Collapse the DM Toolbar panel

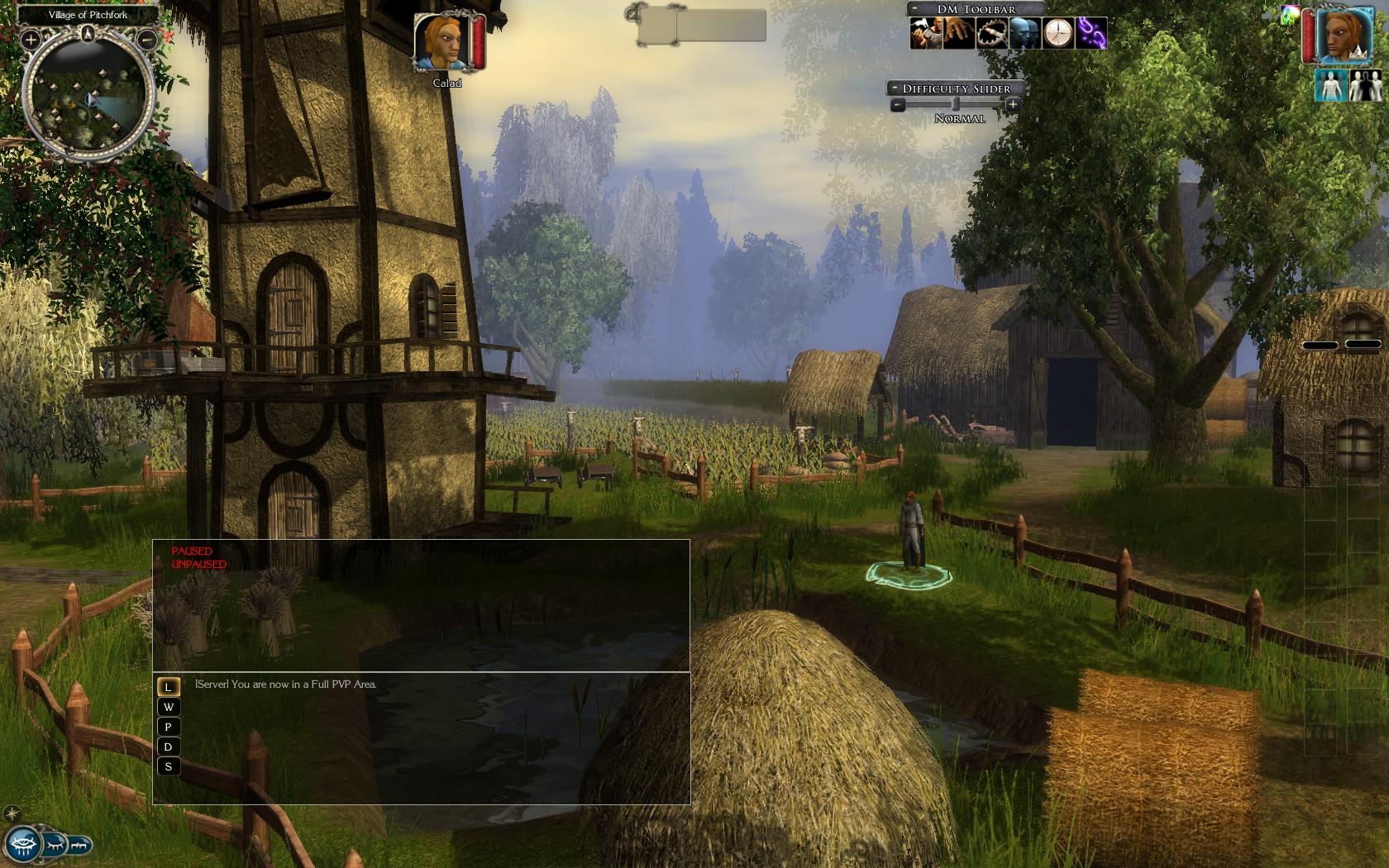916,9
